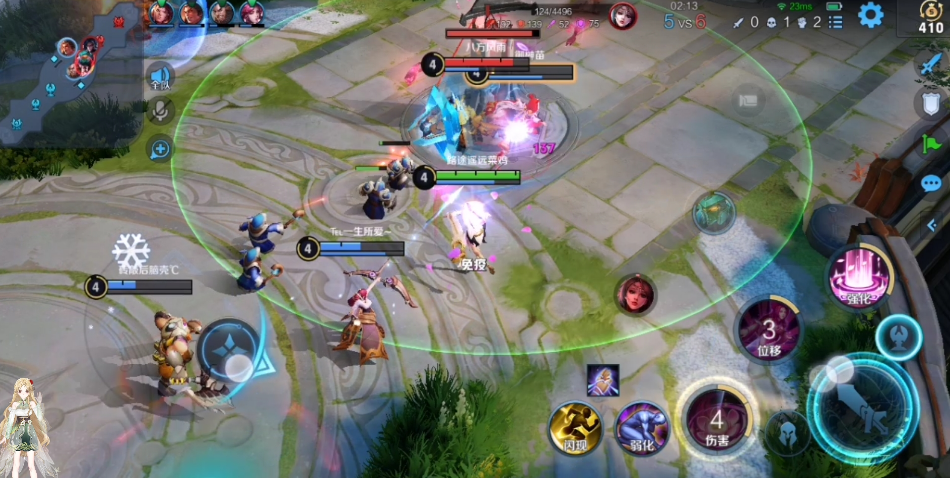Image resolution: width=950 pixels, height=478 pixels.
Task: Toggle the muted microphone button
Action: click(x=160, y=110)
